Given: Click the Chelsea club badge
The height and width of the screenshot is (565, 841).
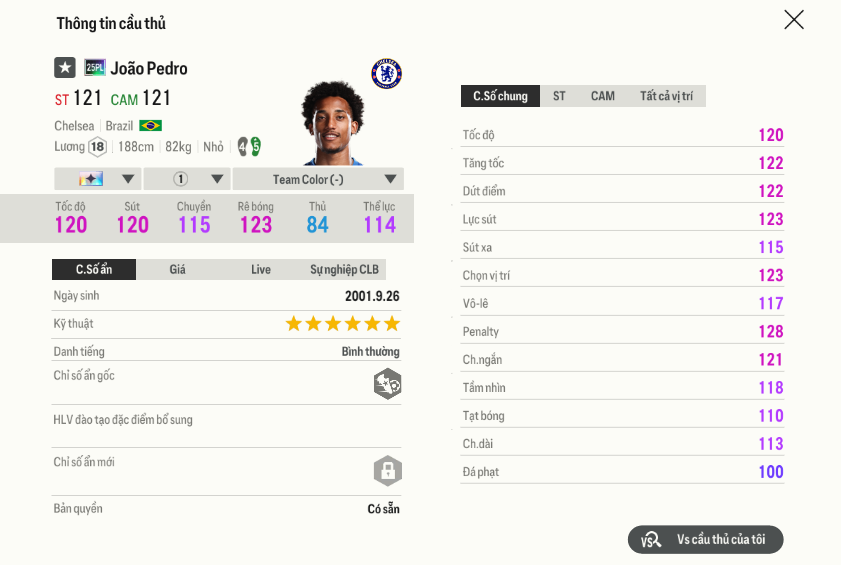Looking at the screenshot, I should pyautogui.click(x=387, y=73).
